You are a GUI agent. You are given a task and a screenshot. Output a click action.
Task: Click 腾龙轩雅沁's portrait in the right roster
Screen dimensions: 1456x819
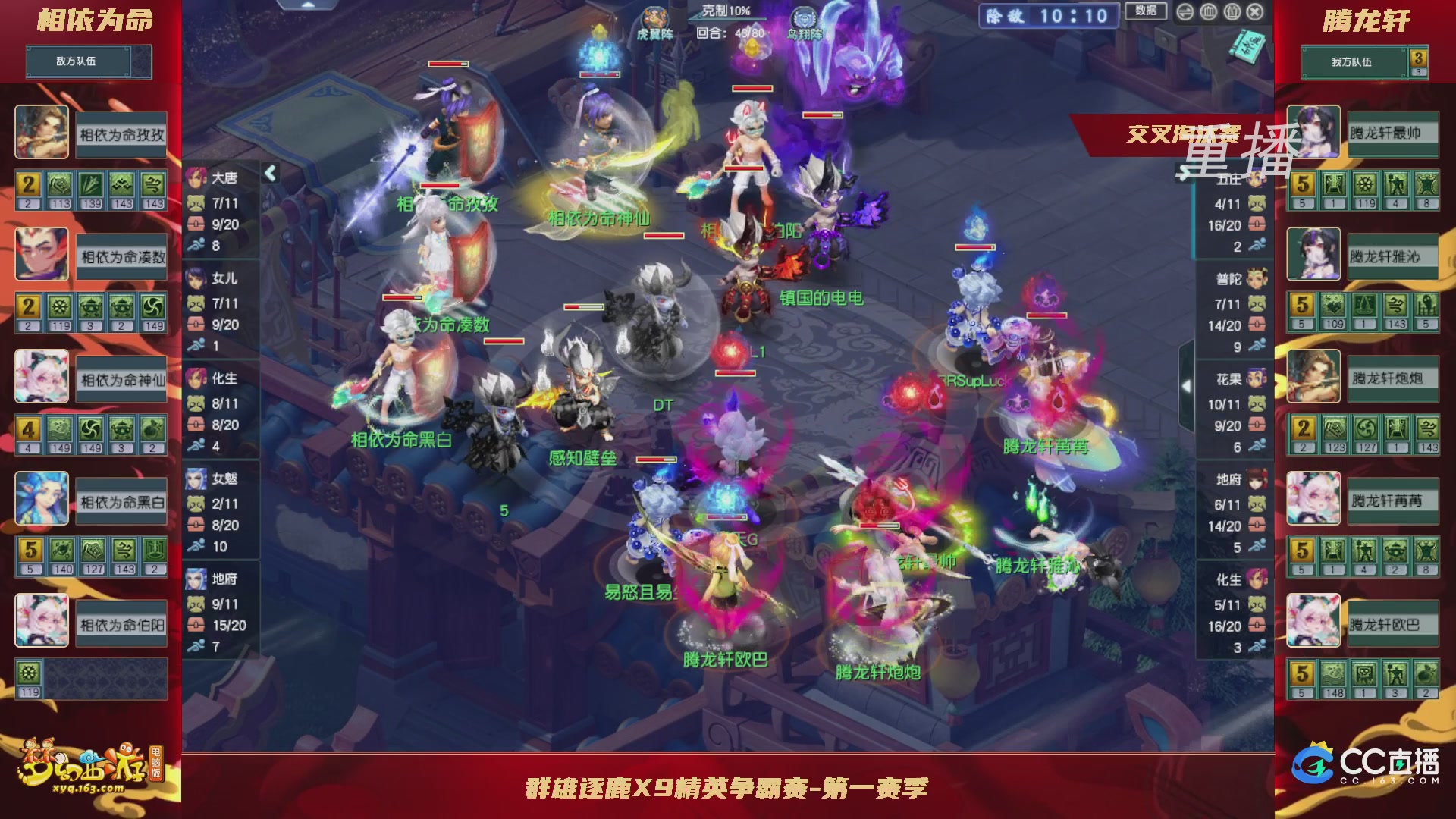click(x=1313, y=255)
